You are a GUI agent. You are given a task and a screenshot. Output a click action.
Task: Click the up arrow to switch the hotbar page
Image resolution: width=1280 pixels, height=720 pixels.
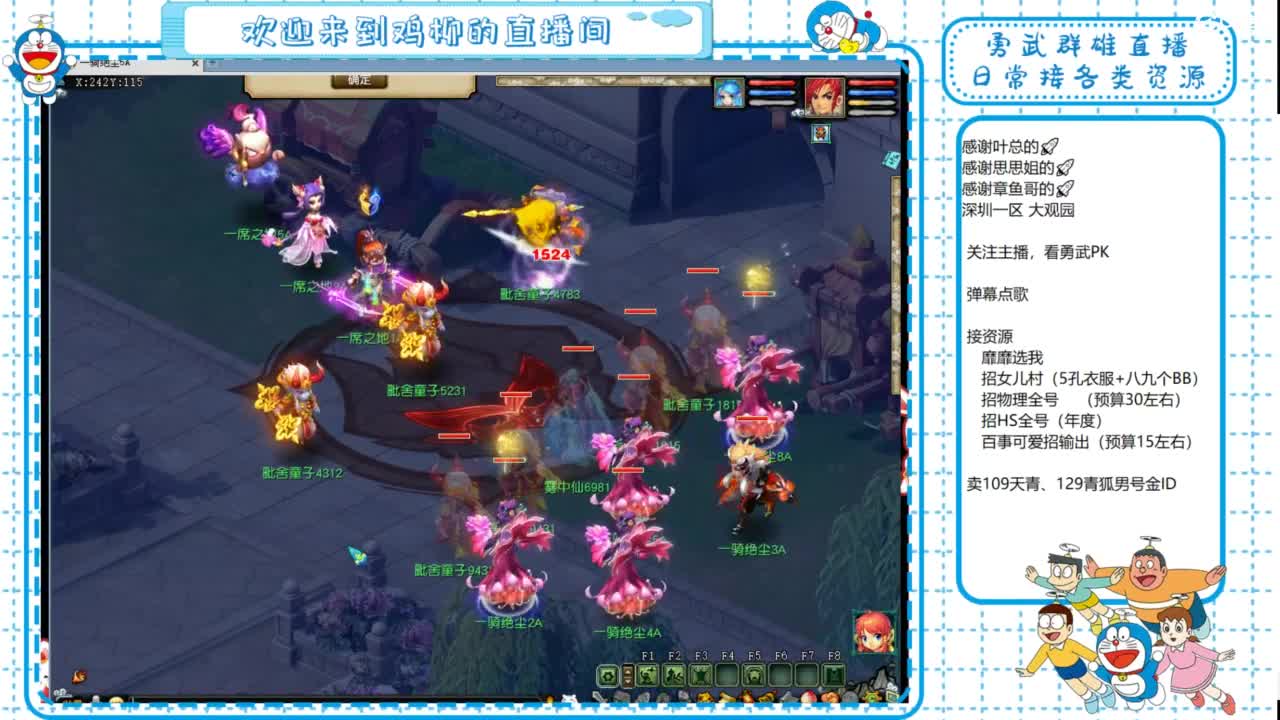tap(627, 670)
